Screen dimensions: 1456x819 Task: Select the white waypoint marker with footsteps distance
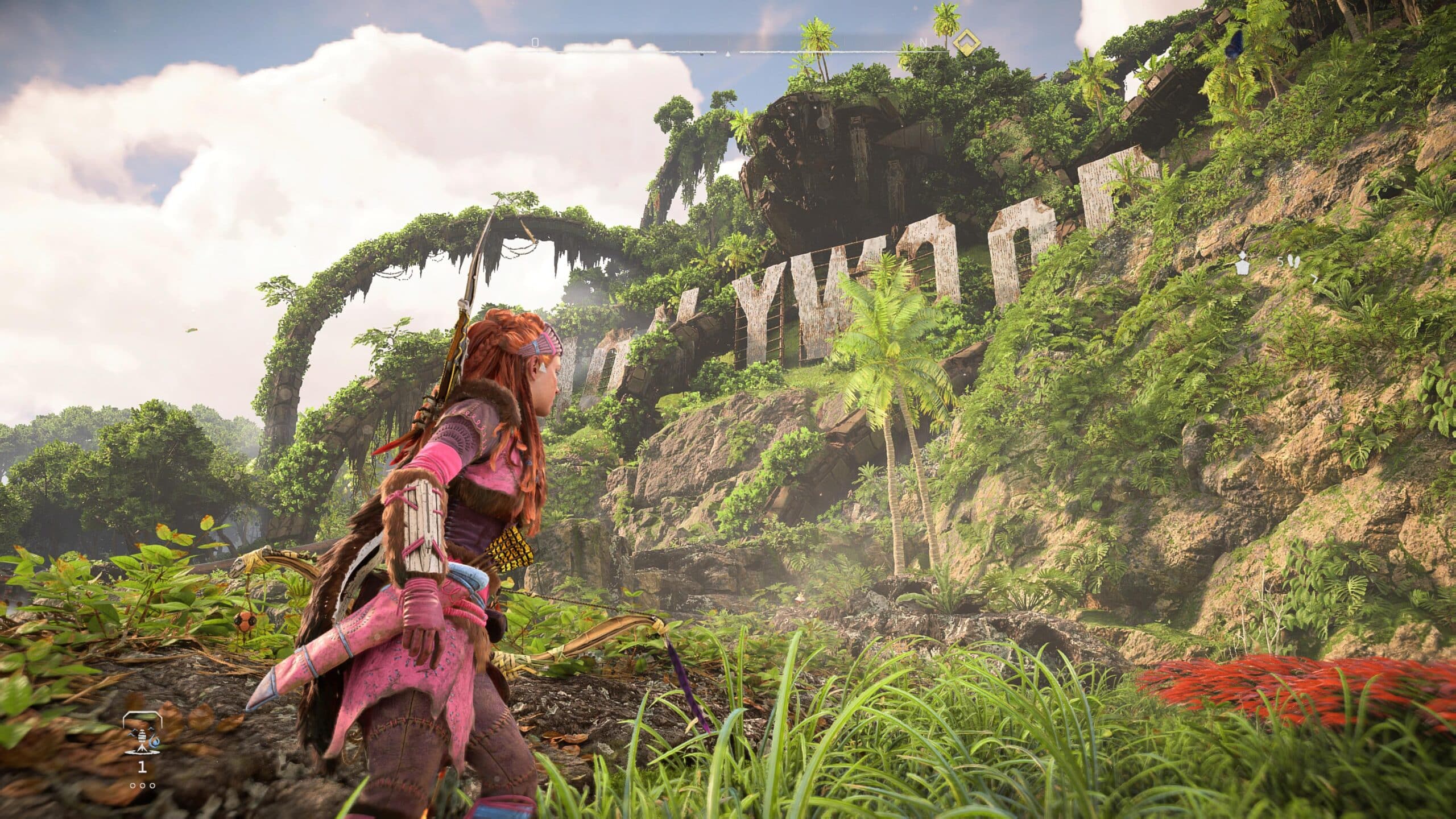[1241, 279]
